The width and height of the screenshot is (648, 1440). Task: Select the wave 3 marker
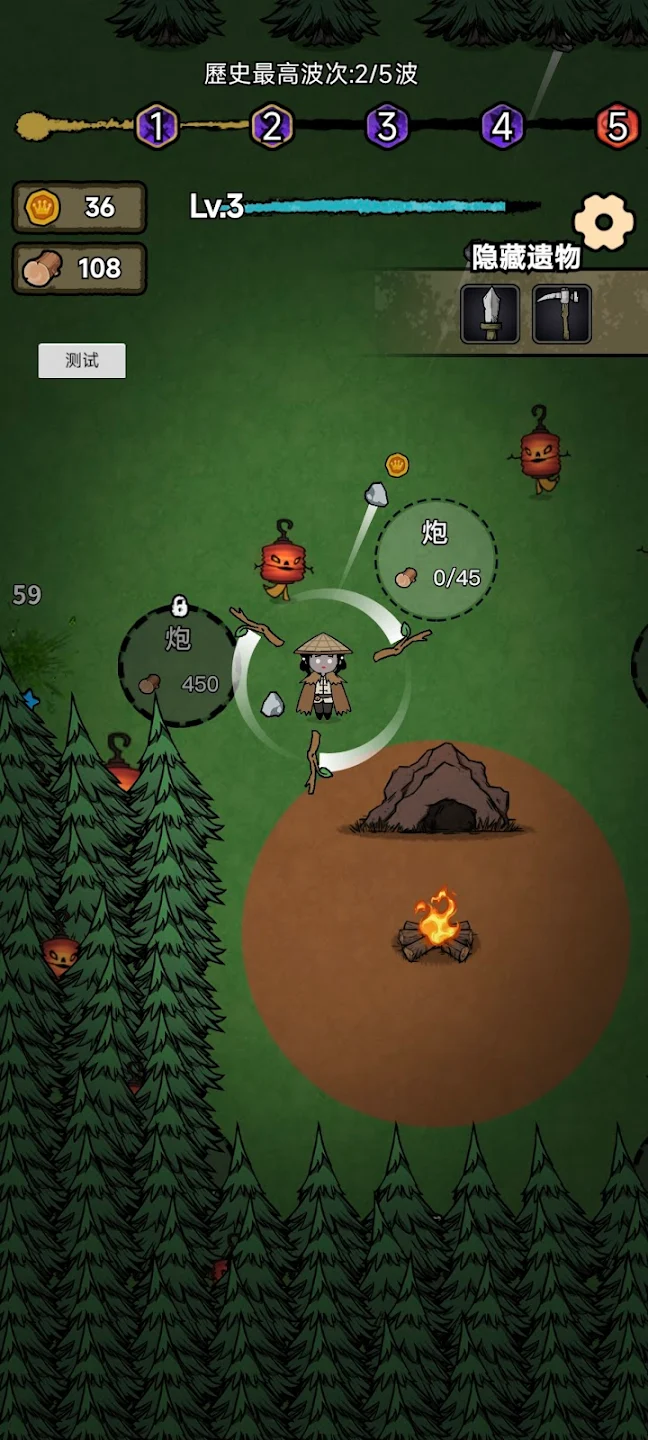tap(387, 127)
